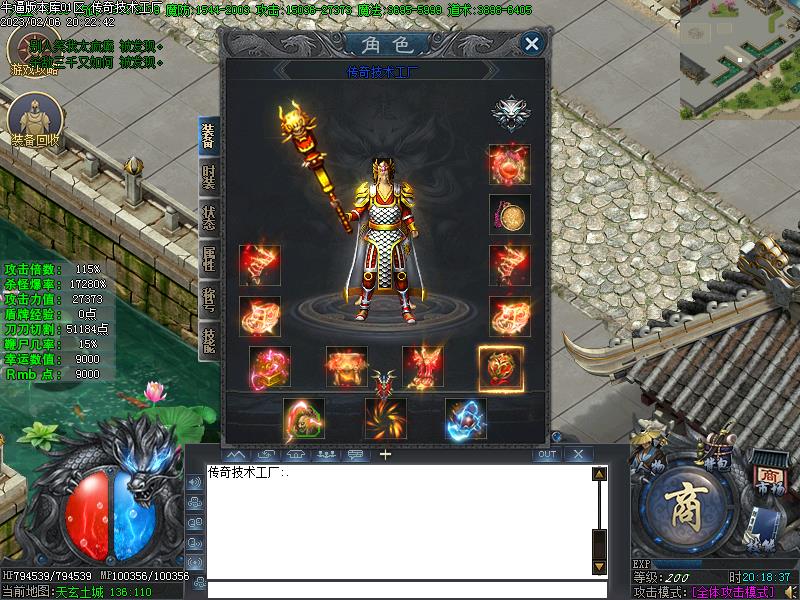Switch to the 装备 equipment tab

(208, 138)
